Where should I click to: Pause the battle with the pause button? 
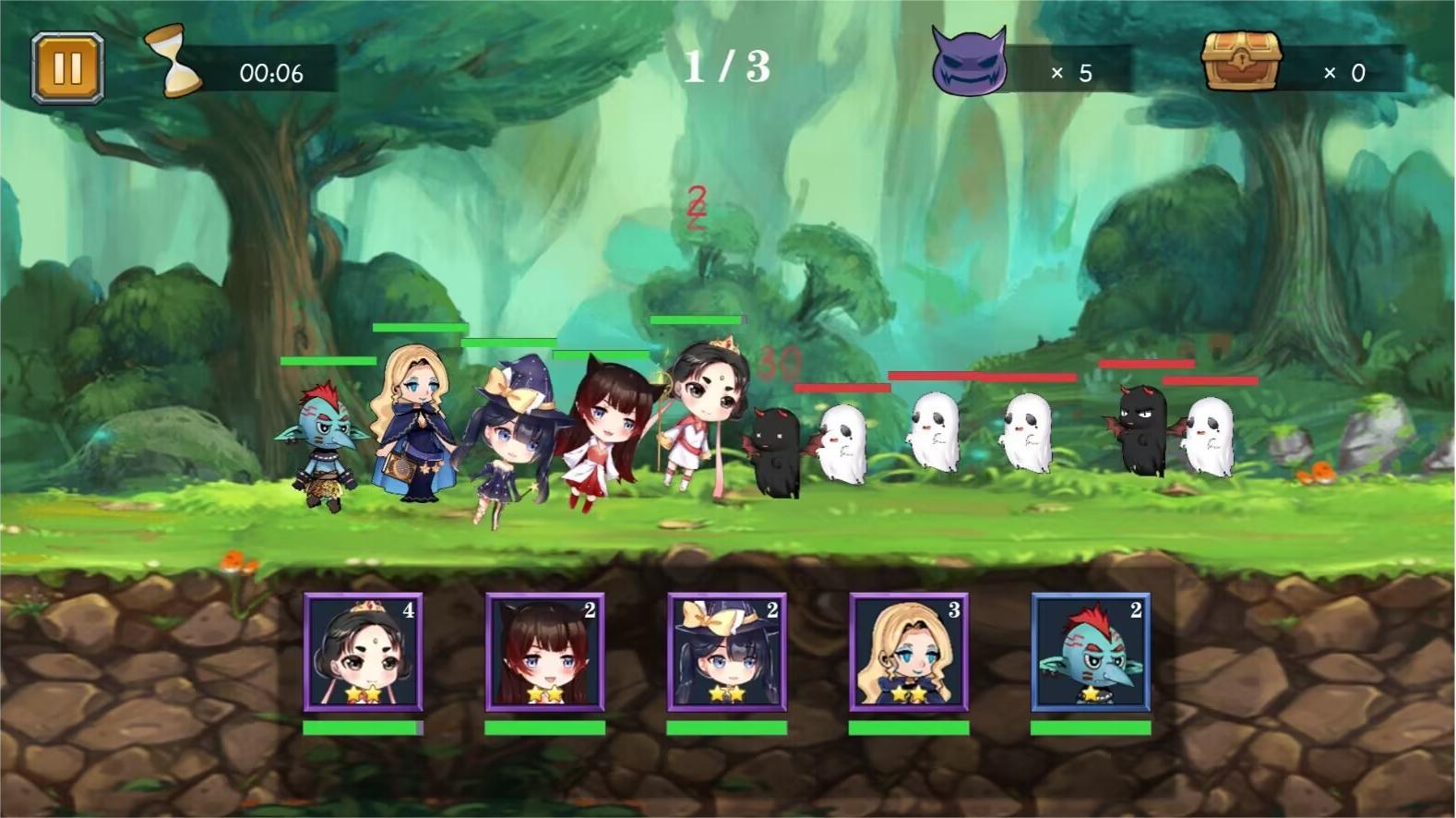click(x=67, y=68)
